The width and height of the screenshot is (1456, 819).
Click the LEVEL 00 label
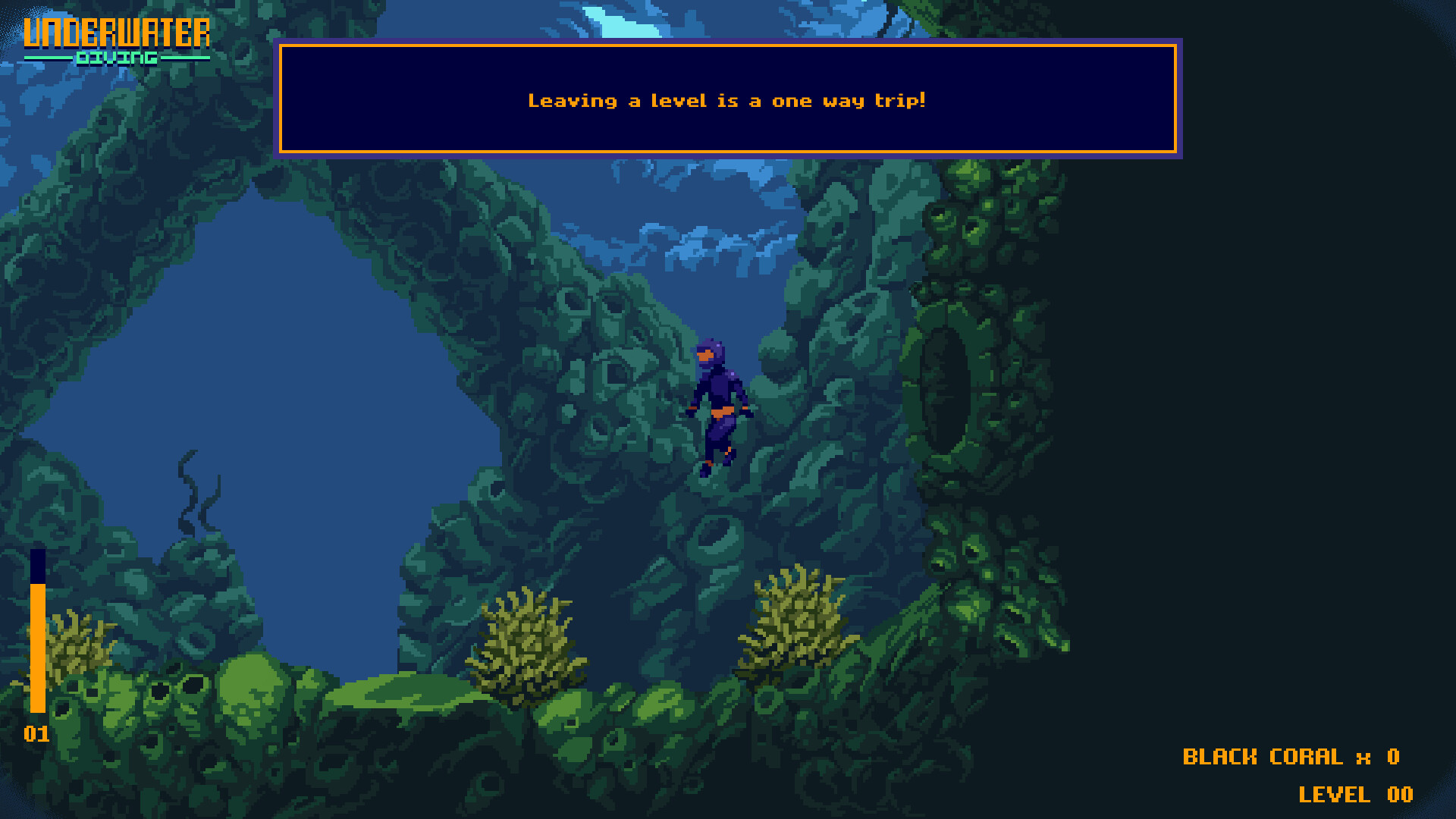coord(1357,795)
